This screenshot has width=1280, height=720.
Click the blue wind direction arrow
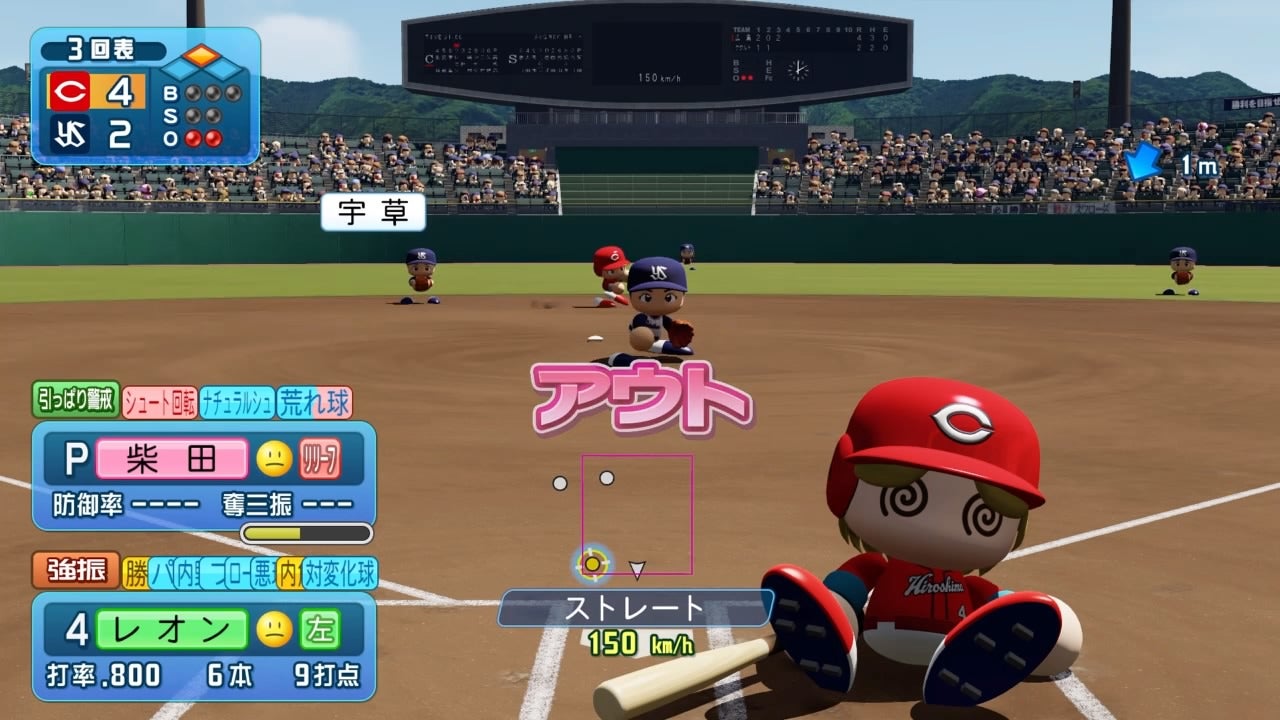[1143, 162]
